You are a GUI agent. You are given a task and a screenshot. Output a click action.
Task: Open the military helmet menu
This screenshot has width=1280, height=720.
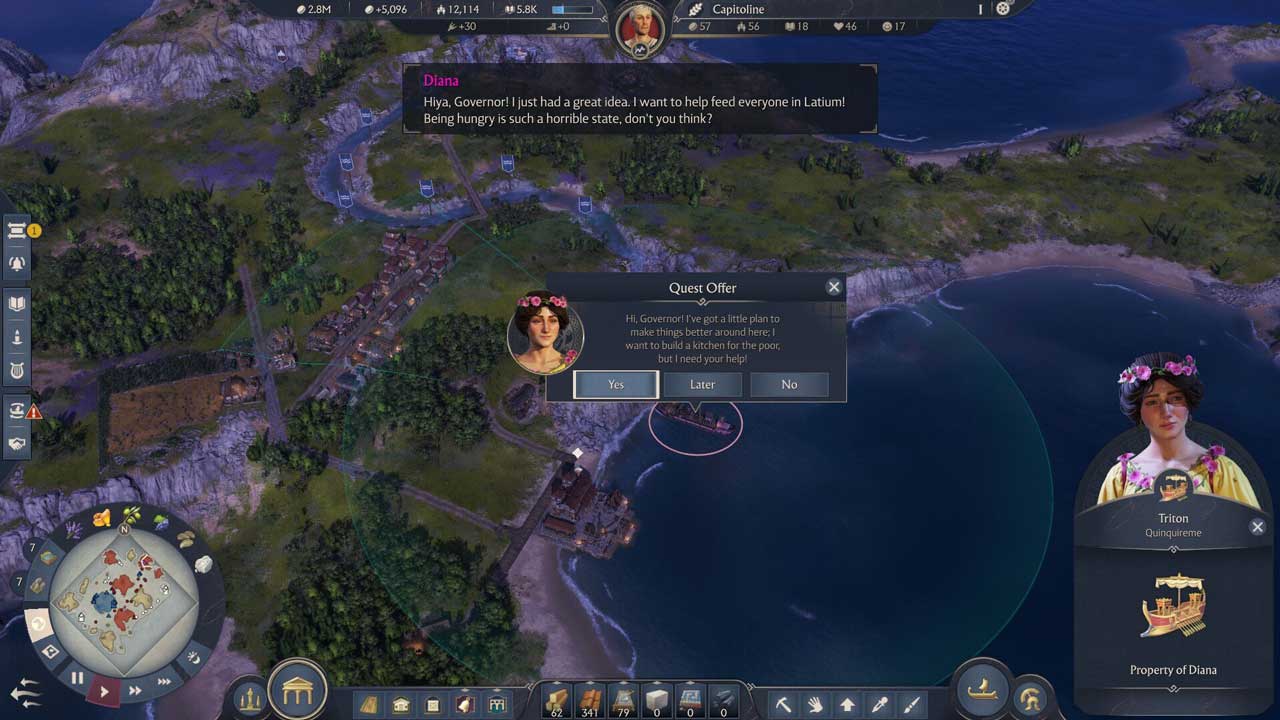(x=1028, y=699)
